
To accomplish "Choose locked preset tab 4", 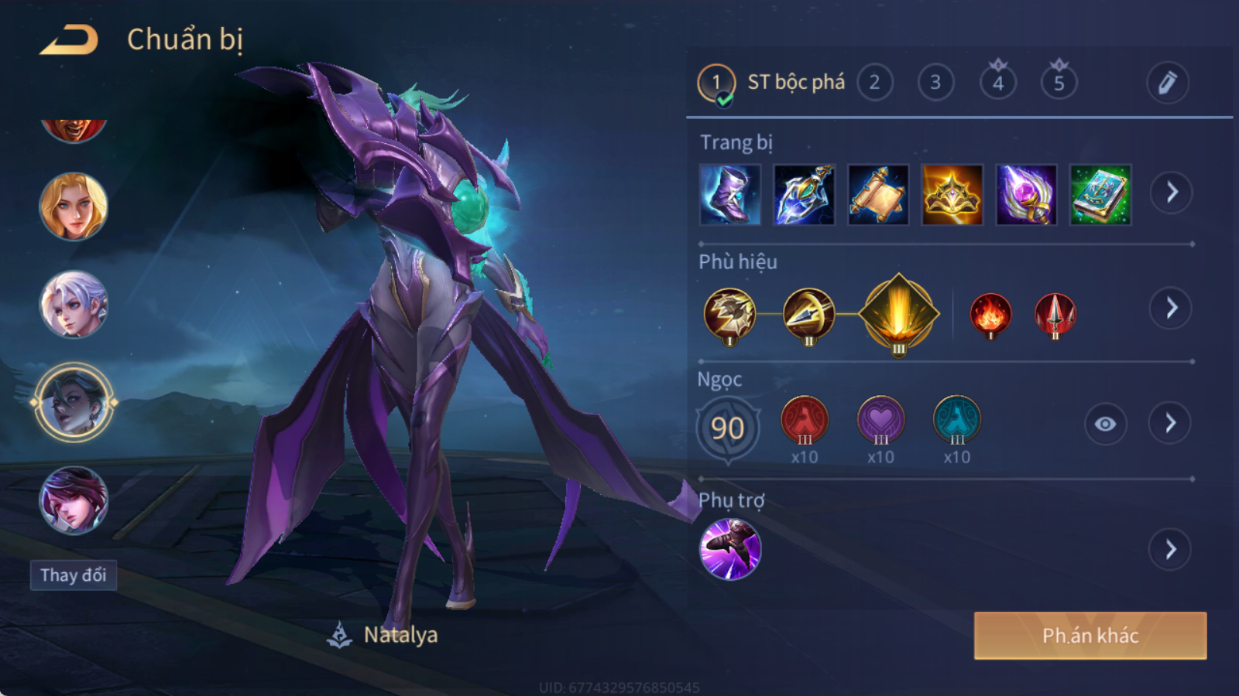I will 997,82.
